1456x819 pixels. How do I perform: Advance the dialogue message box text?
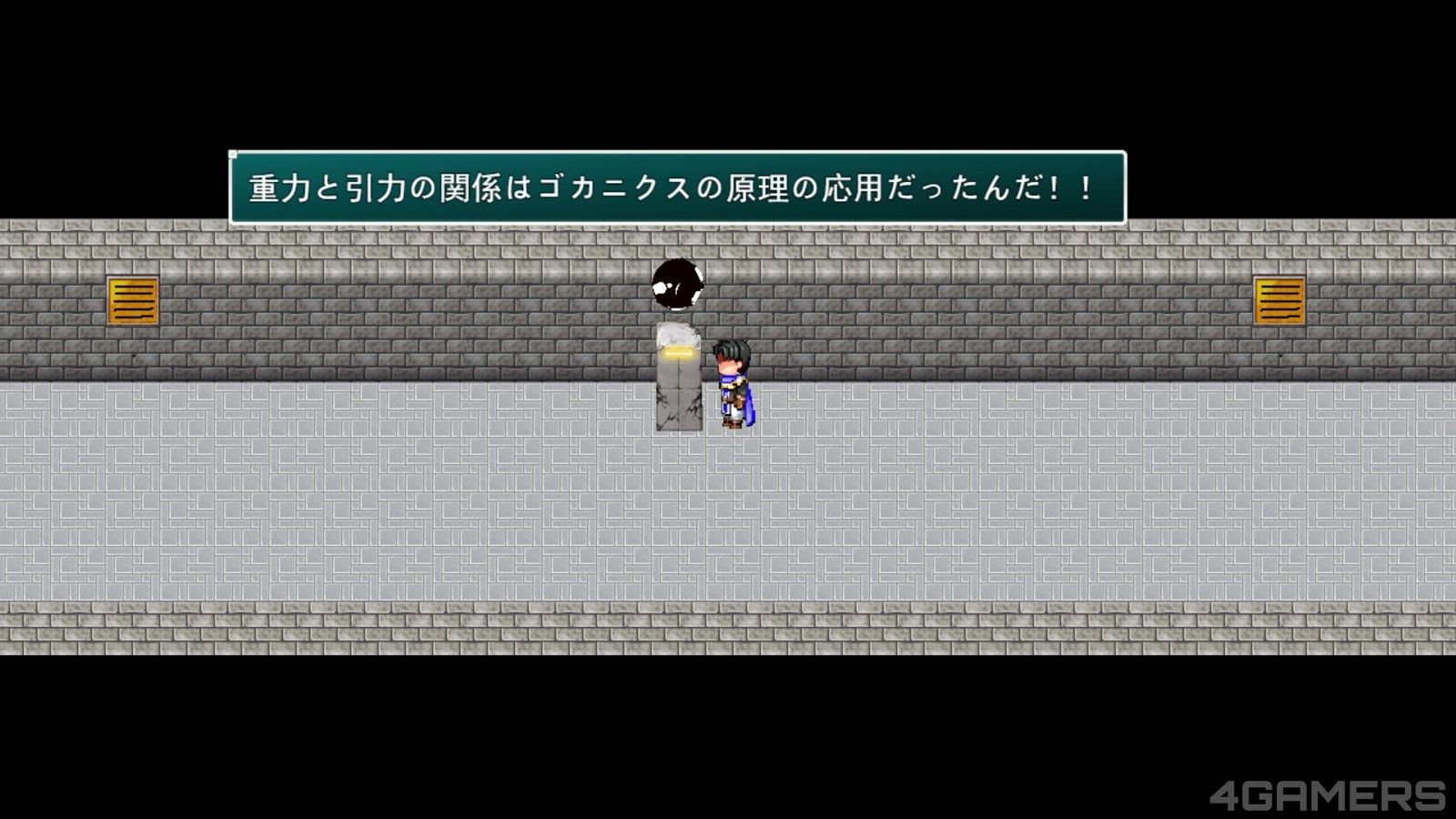click(677, 188)
